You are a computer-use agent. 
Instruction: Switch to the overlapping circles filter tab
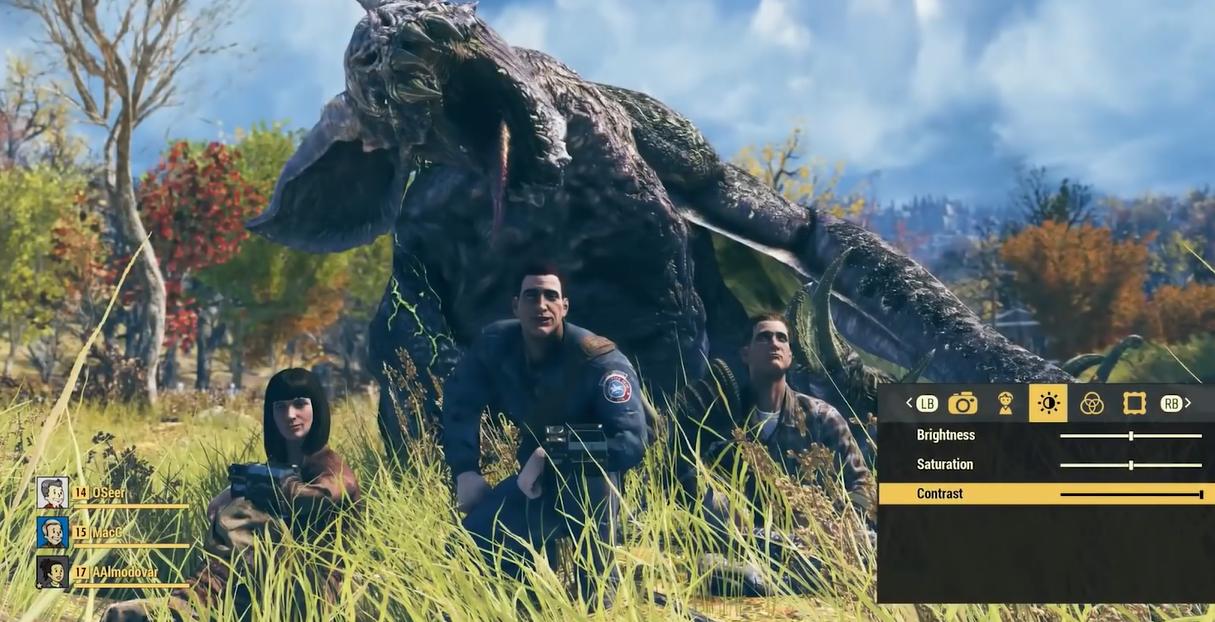1091,403
